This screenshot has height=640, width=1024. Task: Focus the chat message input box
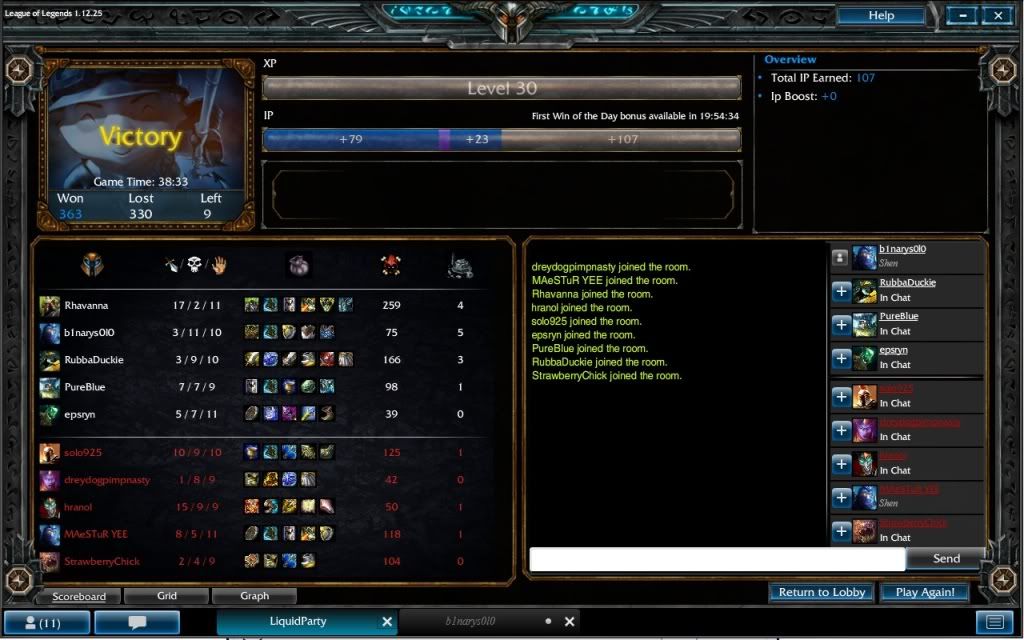[716, 559]
